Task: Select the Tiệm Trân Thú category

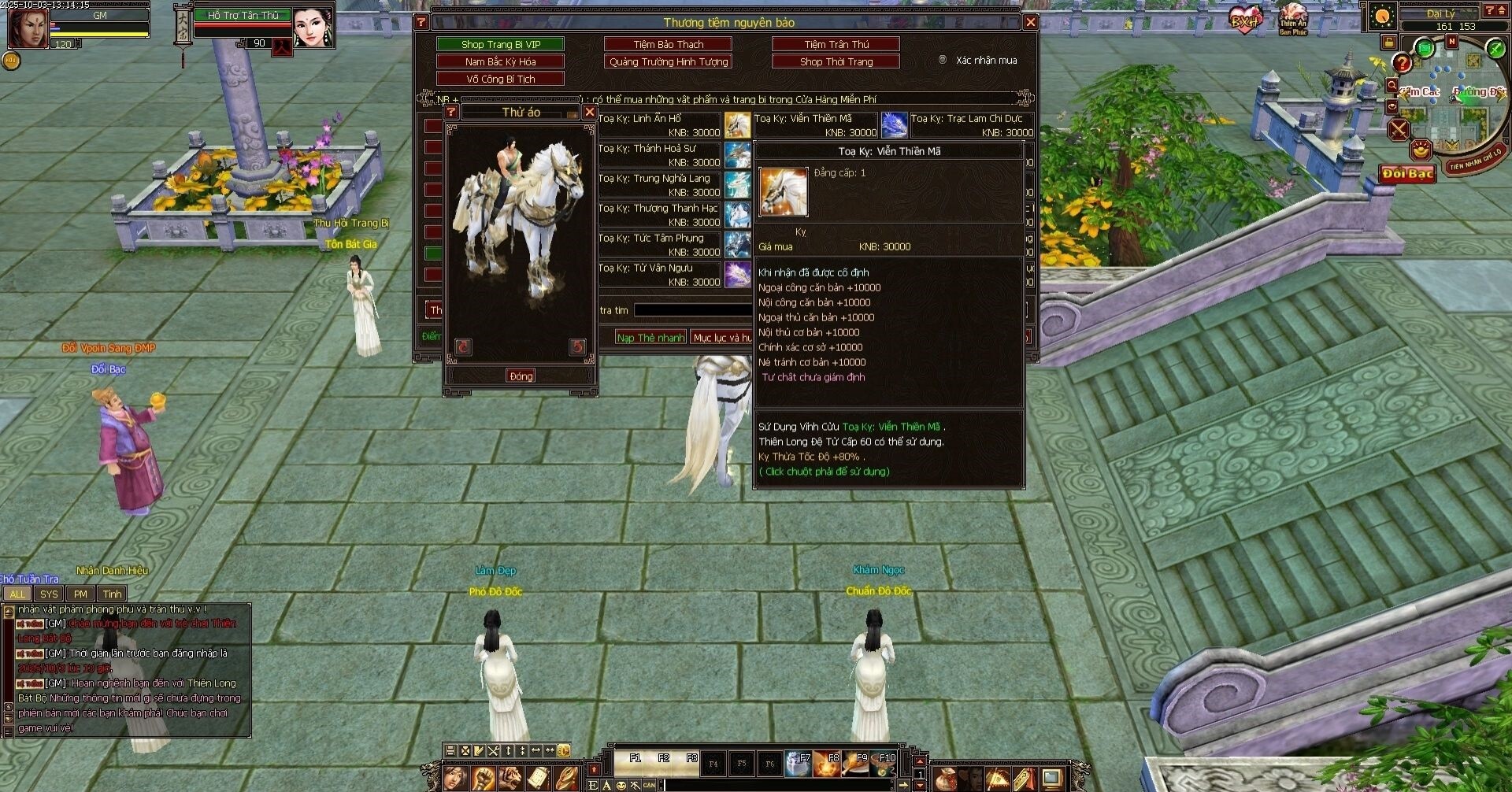Action: pyautogui.click(x=836, y=44)
